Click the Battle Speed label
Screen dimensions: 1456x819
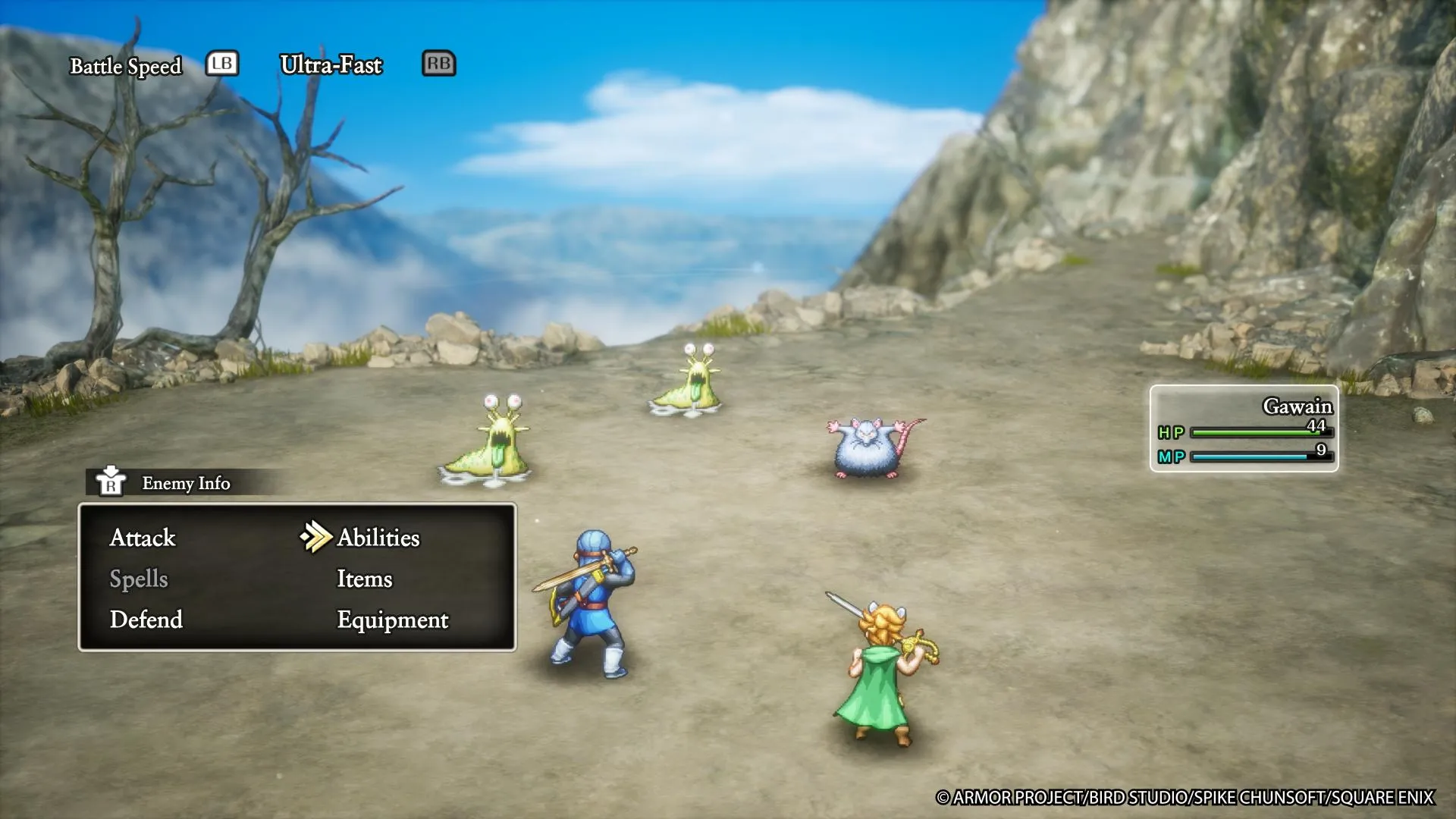pyautogui.click(x=126, y=66)
